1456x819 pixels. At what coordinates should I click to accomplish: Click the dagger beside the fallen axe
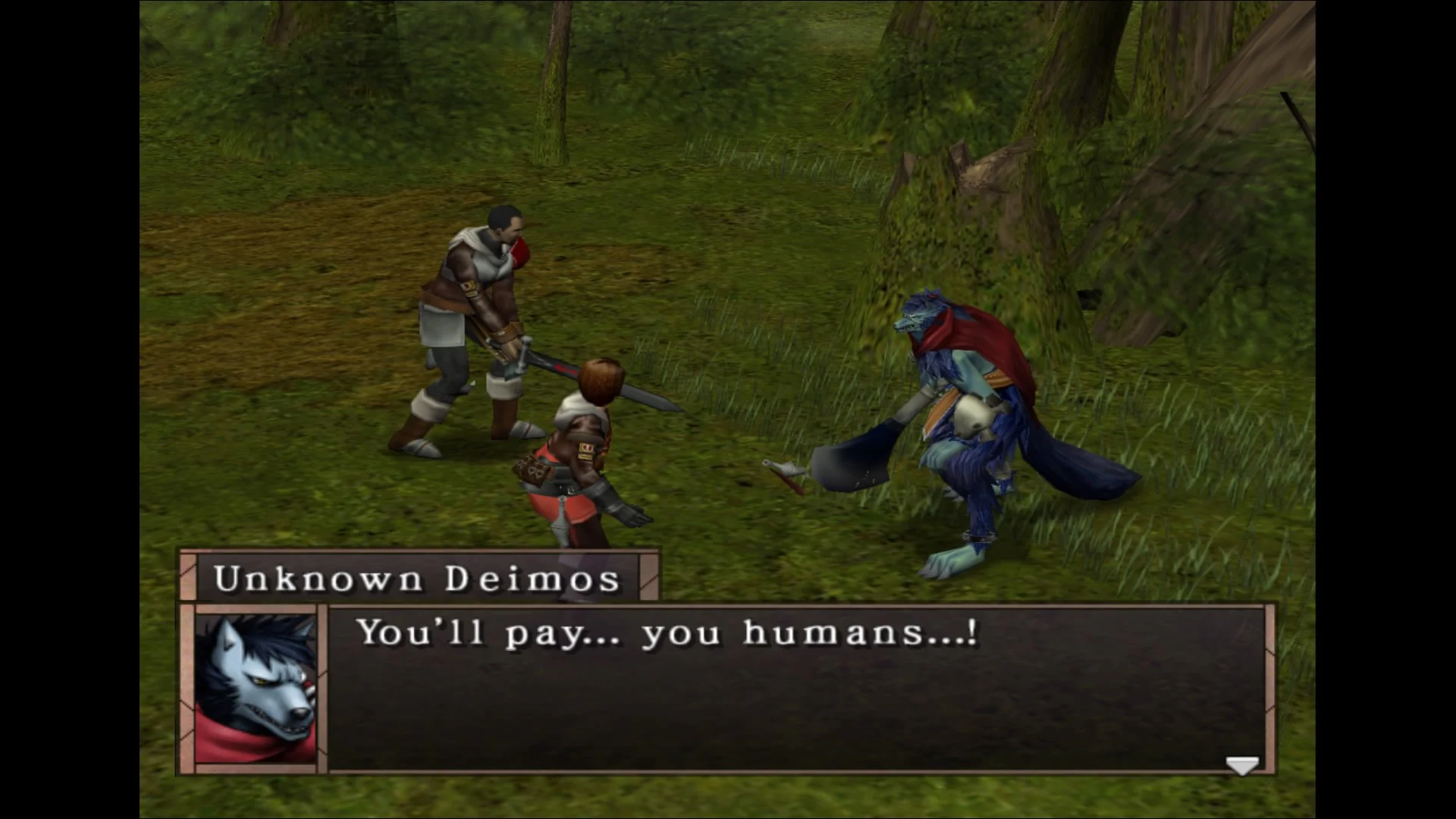tap(781, 470)
